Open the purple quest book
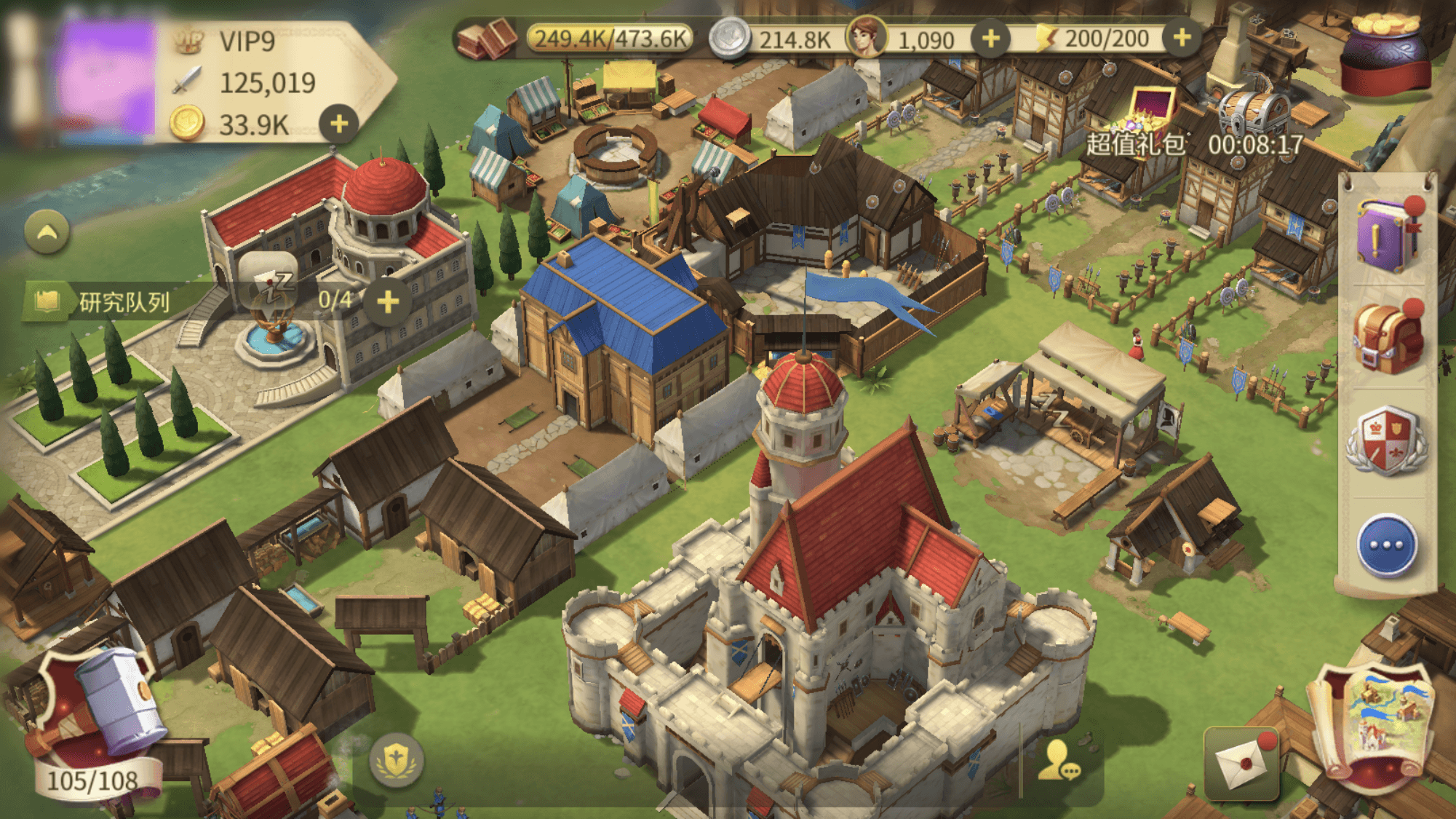 click(x=1386, y=234)
